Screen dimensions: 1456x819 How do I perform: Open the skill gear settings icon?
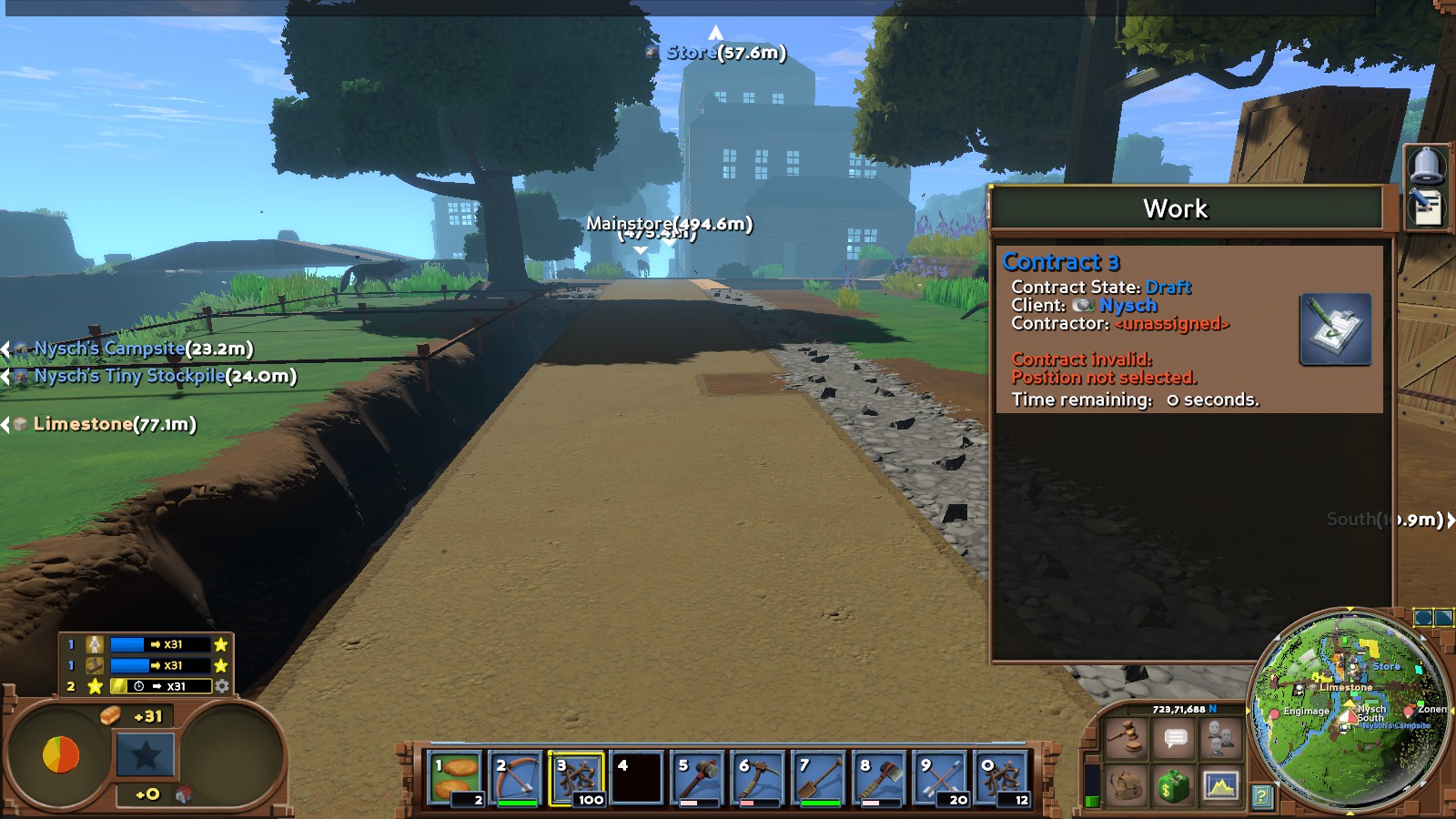pos(222,686)
